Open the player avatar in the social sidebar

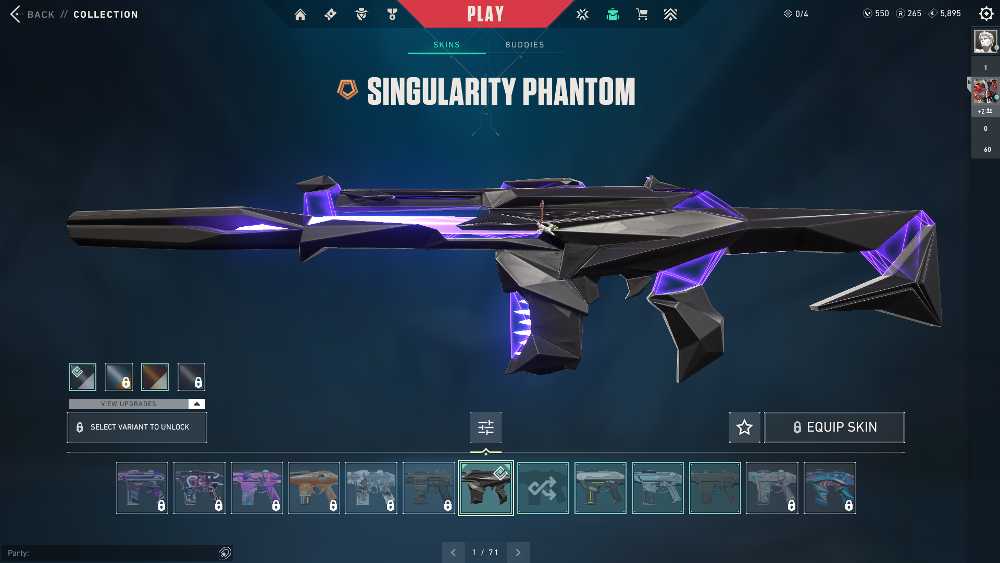tap(985, 41)
